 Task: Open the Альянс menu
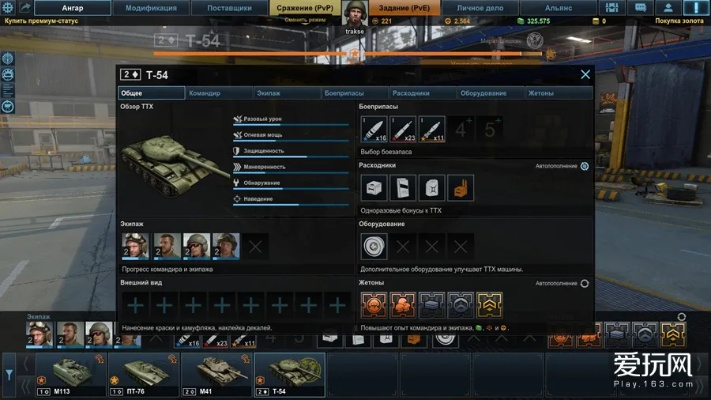(x=559, y=7)
